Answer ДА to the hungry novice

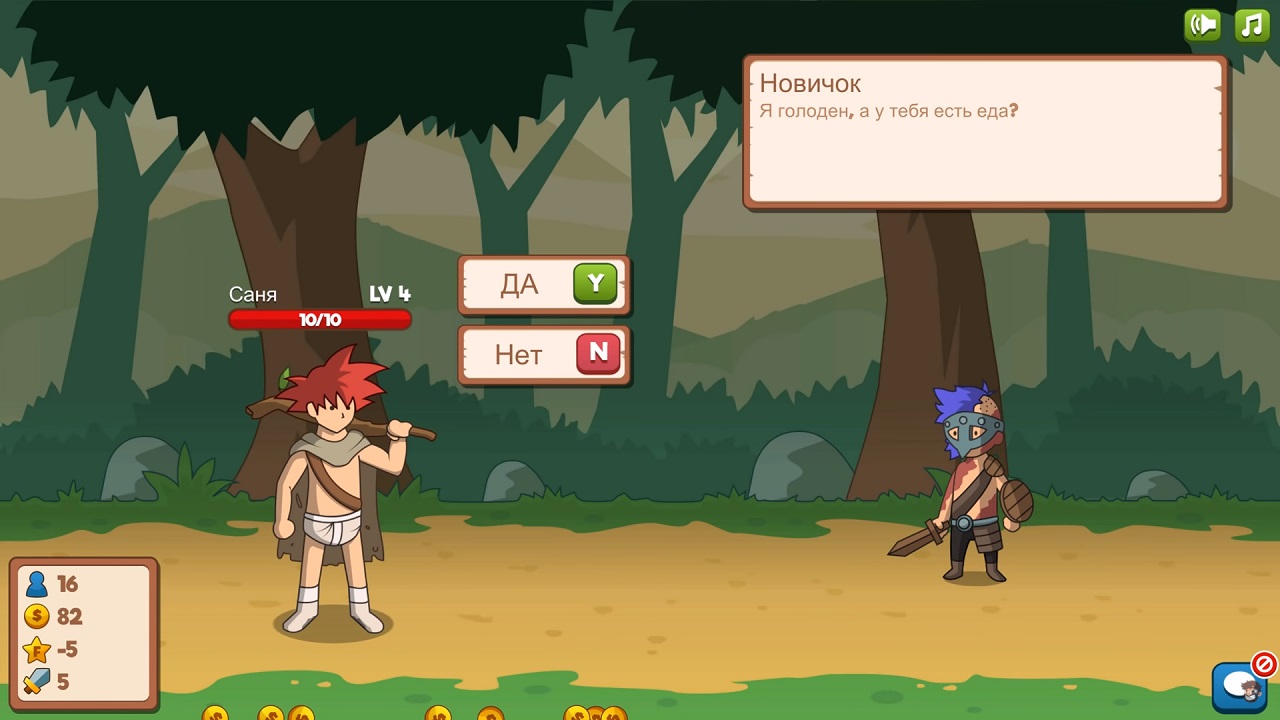[x=544, y=285]
